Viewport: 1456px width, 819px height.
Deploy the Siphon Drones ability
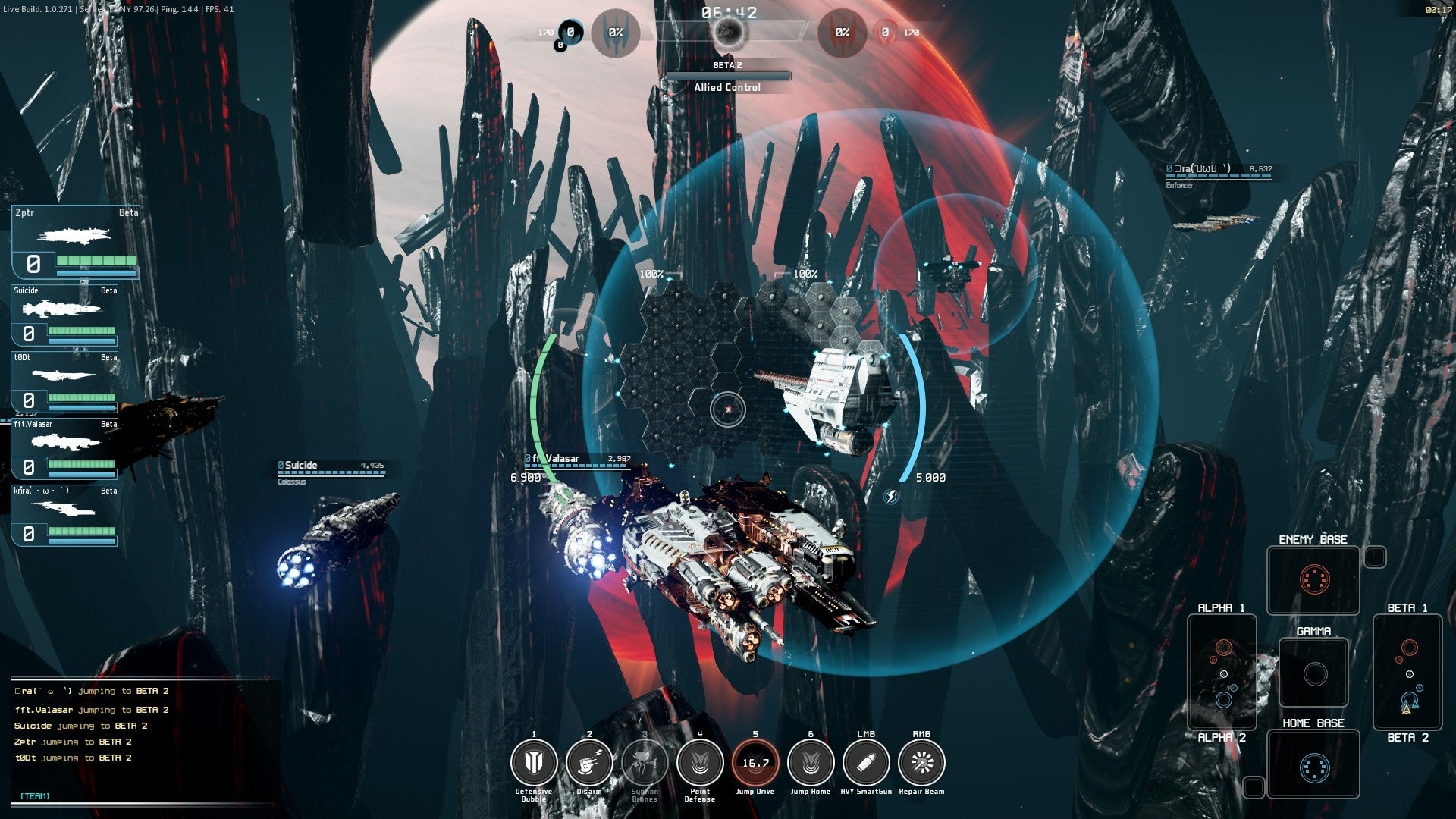pyautogui.click(x=645, y=763)
